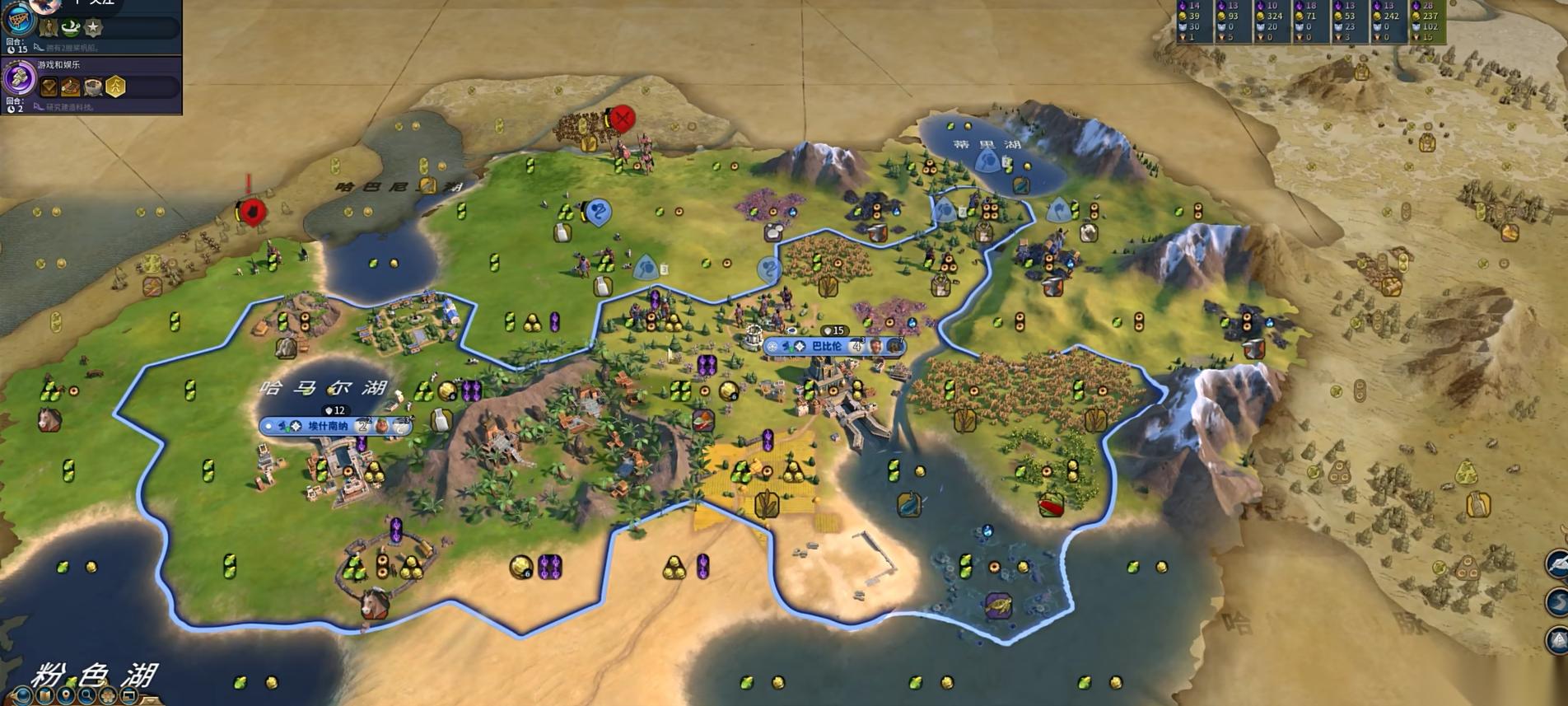Open the map pin list button
The image size is (1568, 706).
[66, 697]
